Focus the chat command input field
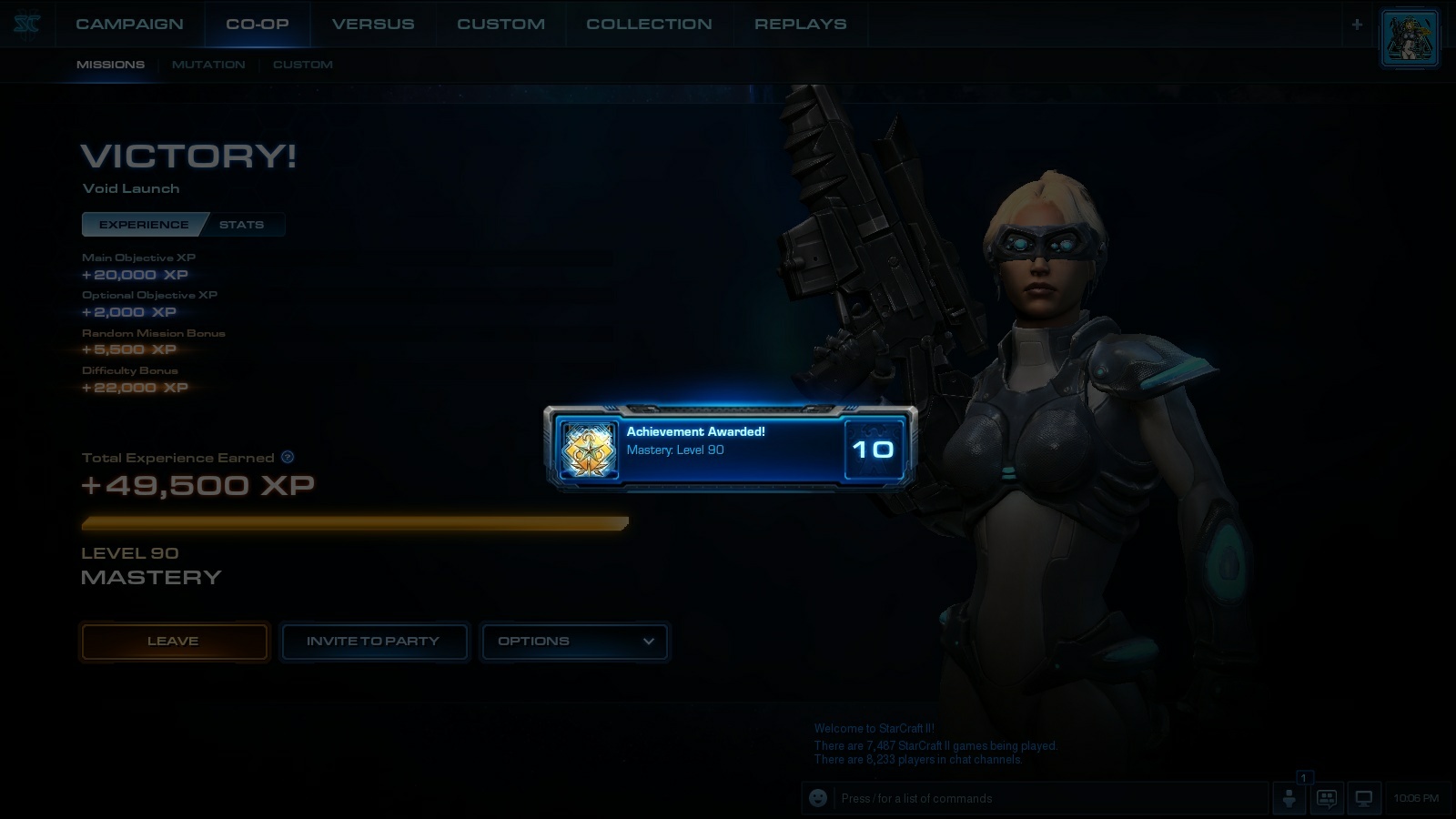The image size is (1456, 819). (1046, 798)
